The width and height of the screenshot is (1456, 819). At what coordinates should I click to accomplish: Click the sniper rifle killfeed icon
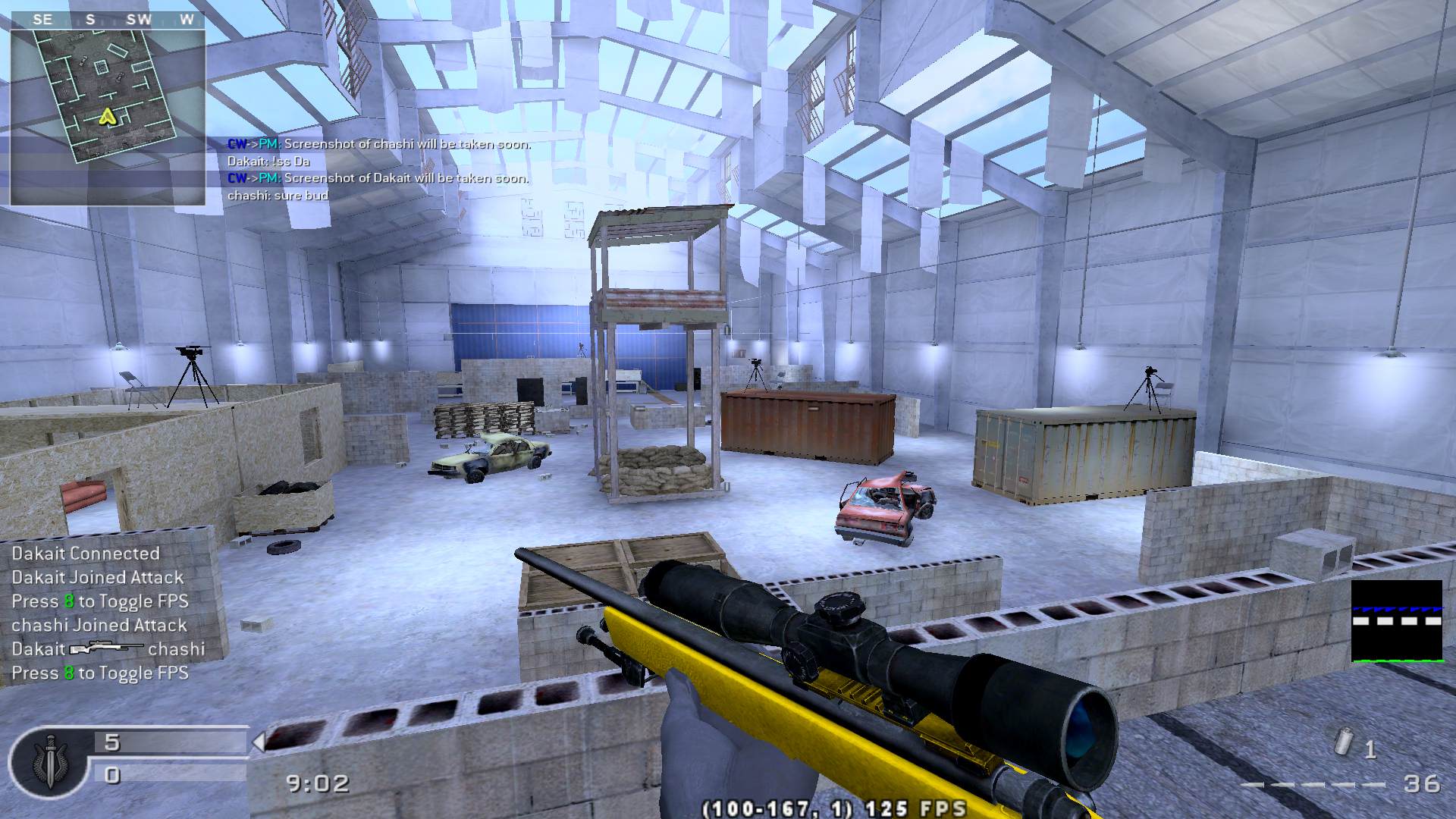coord(106,649)
